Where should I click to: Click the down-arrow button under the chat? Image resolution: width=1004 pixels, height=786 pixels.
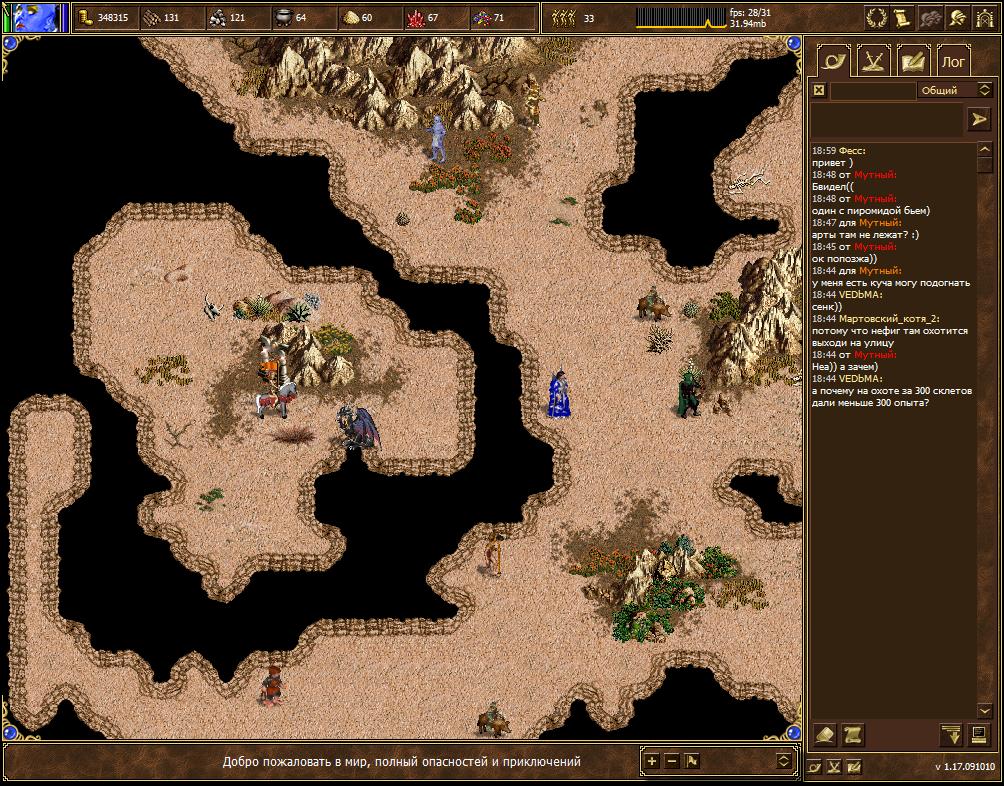(951, 735)
